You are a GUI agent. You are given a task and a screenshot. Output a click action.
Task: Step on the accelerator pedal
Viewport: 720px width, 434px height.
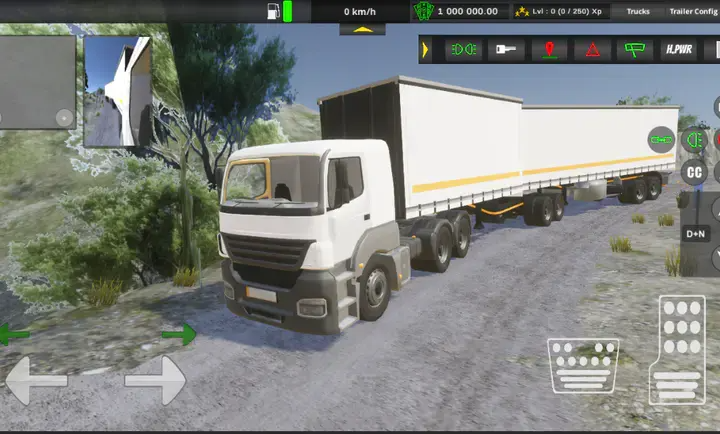point(676,349)
